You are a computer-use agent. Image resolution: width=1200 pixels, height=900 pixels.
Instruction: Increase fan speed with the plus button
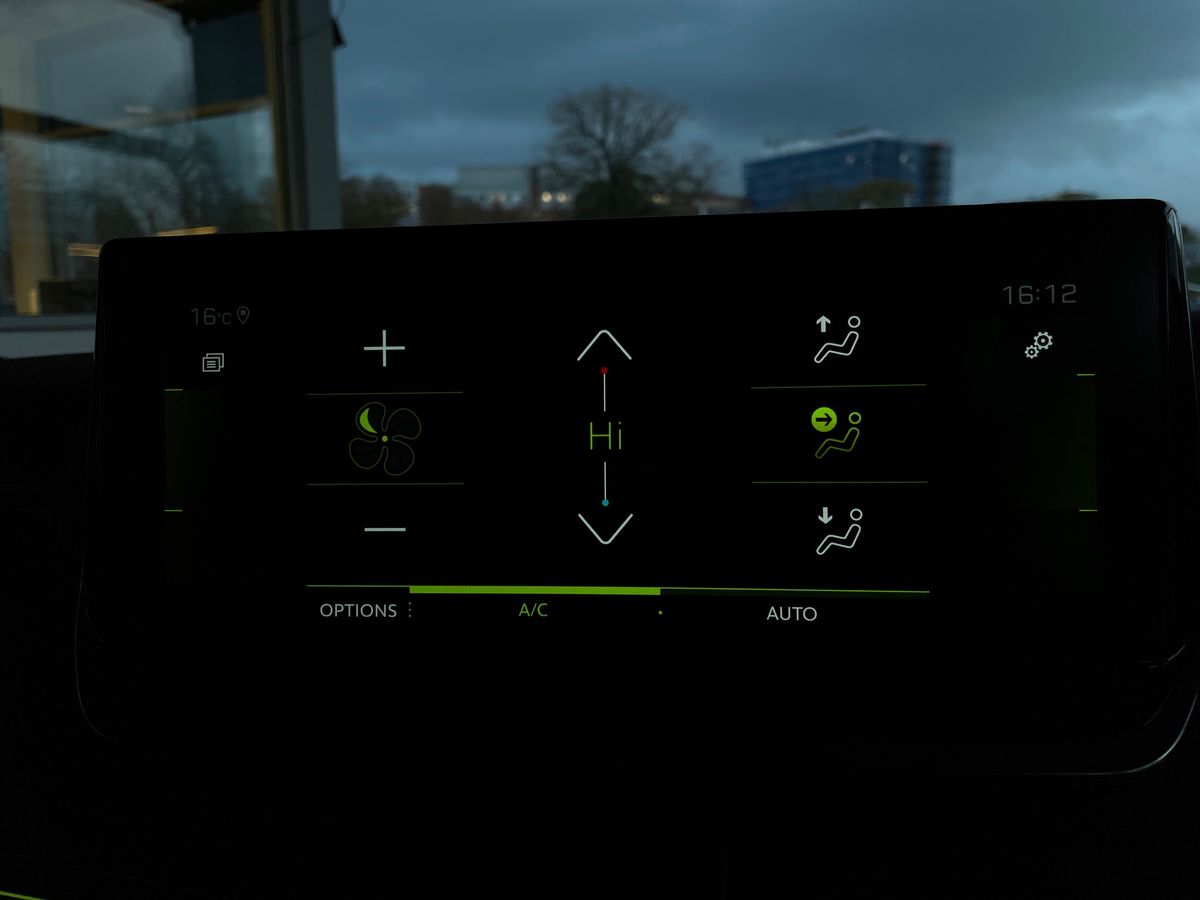[x=384, y=349]
